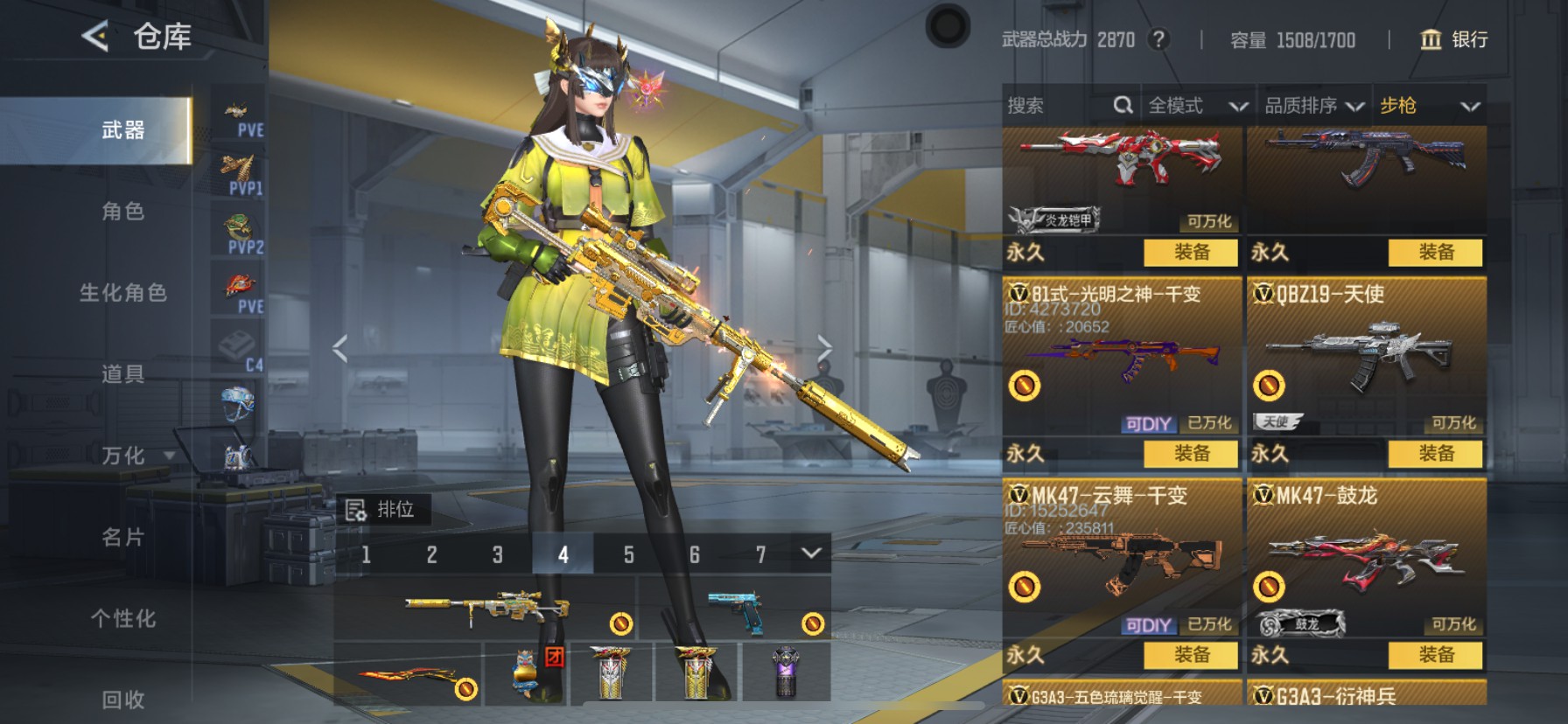Open the 名片 section
The image size is (1568, 724).
(122, 537)
